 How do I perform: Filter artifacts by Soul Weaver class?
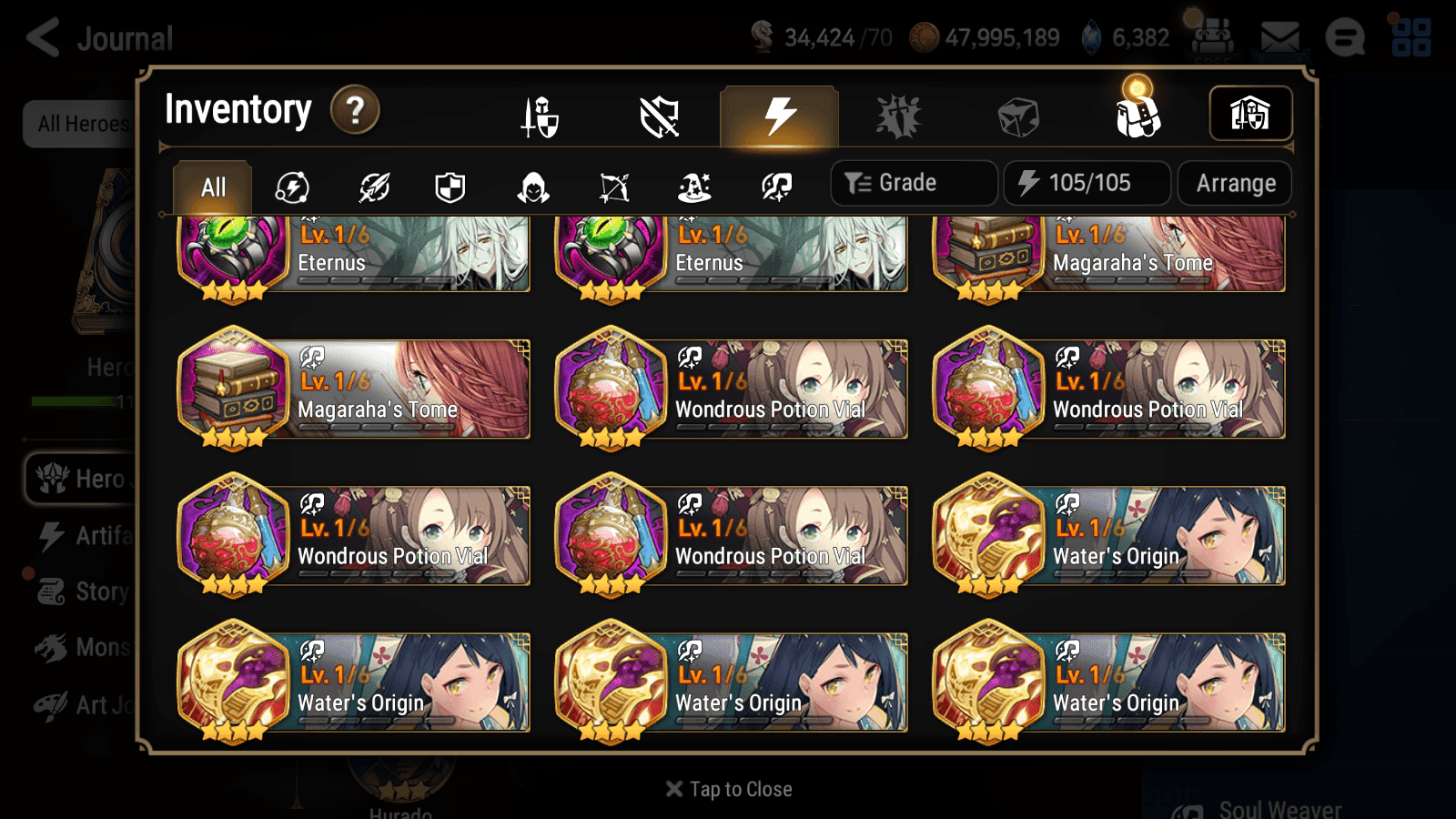pyautogui.click(x=778, y=187)
